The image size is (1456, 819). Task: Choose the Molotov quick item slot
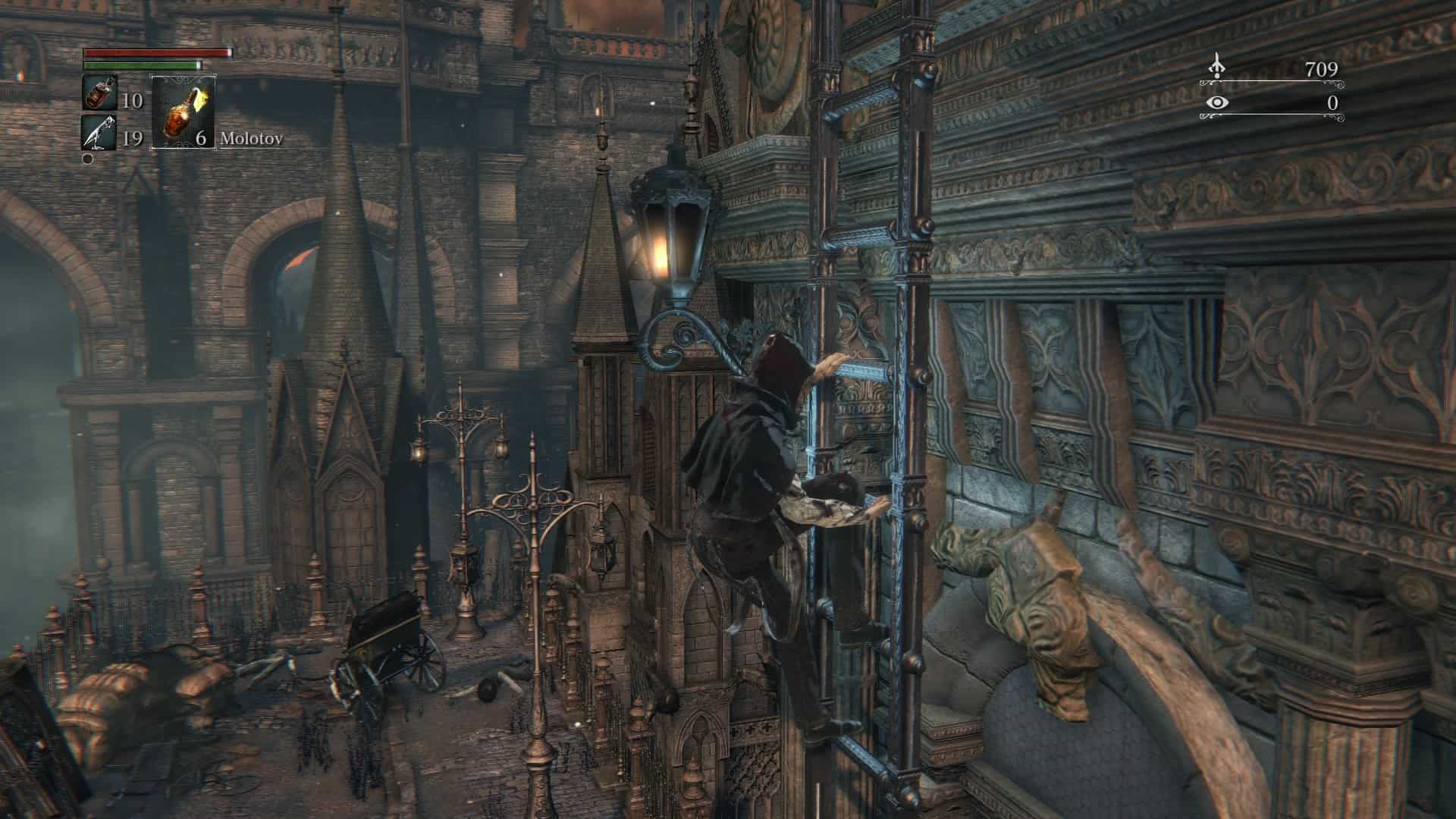click(184, 111)
